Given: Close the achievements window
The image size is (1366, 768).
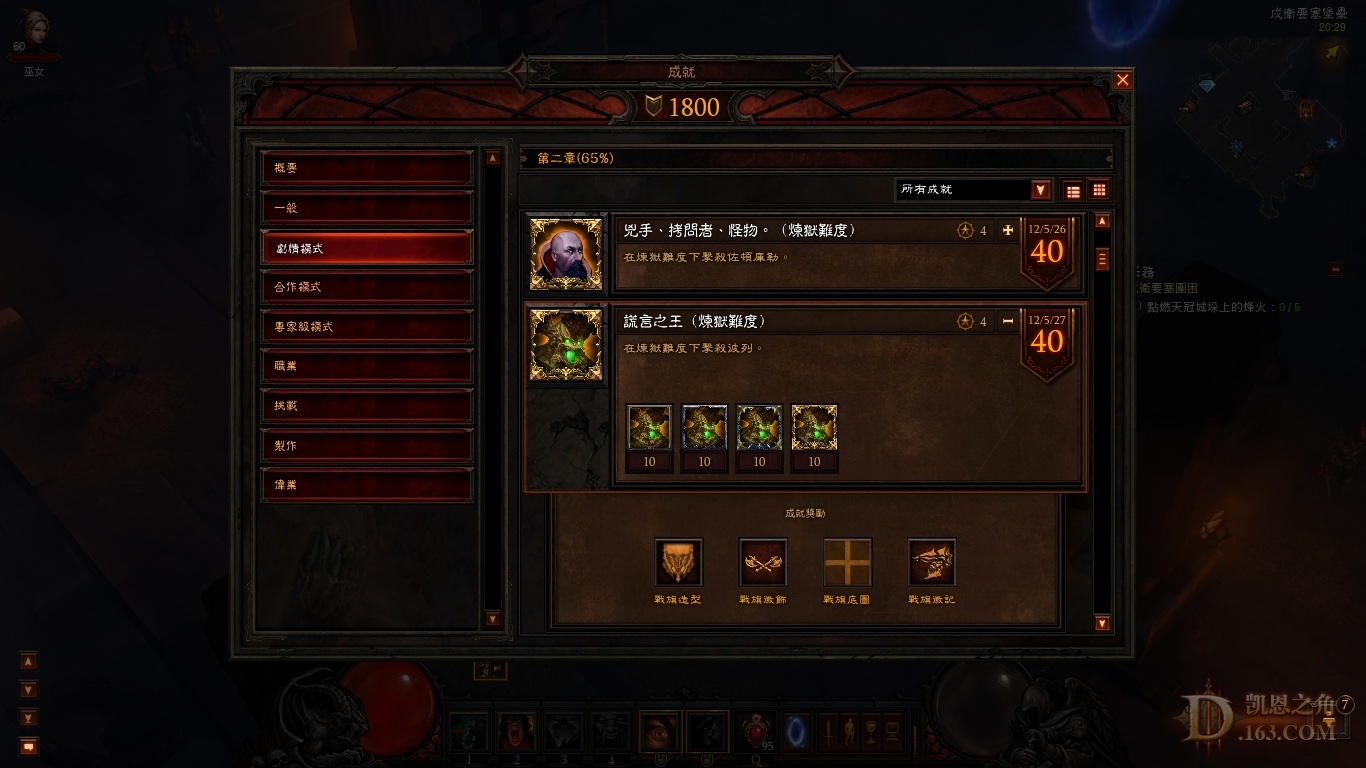Looking at the screenshot, I should click(x=1123, y=80).
